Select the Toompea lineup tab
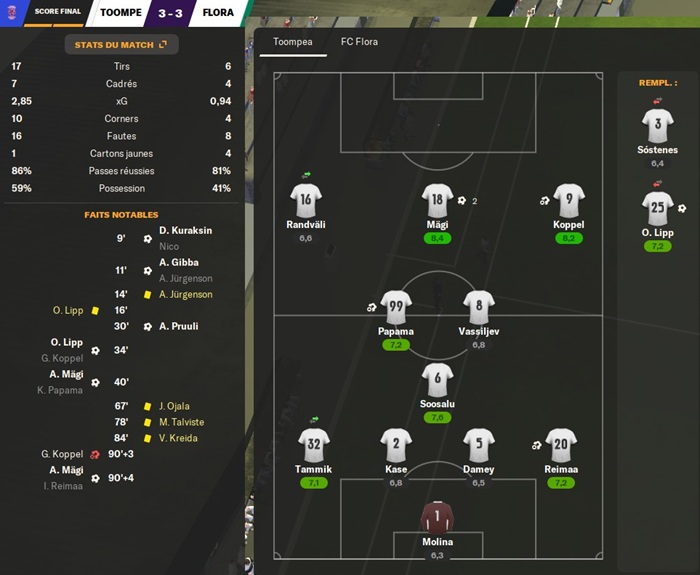 (x=293, y=42)
